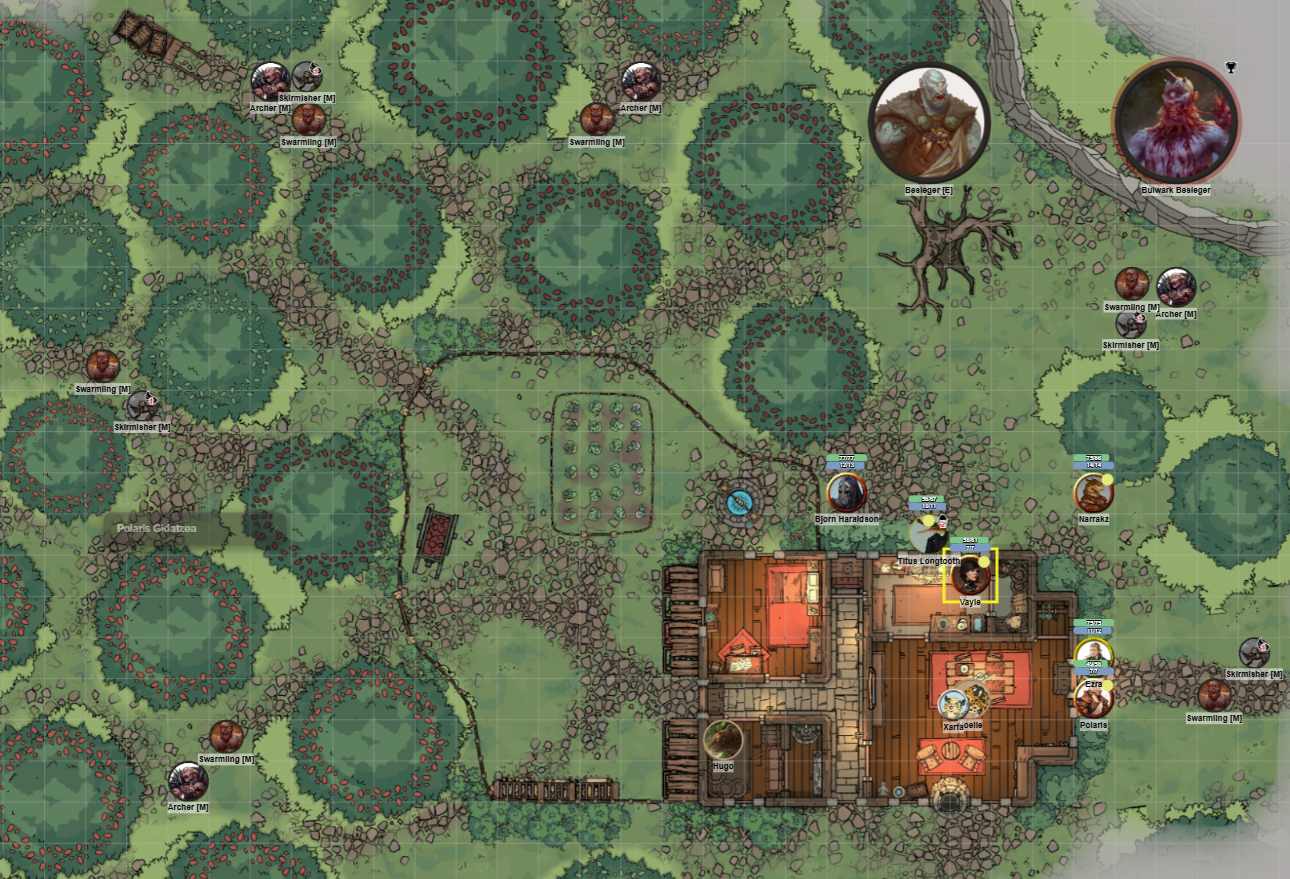Viewport: 1290px width, 879px height.
Task: Click the red '2' status badge on Titus Longtooth
Action: (942, 524)
